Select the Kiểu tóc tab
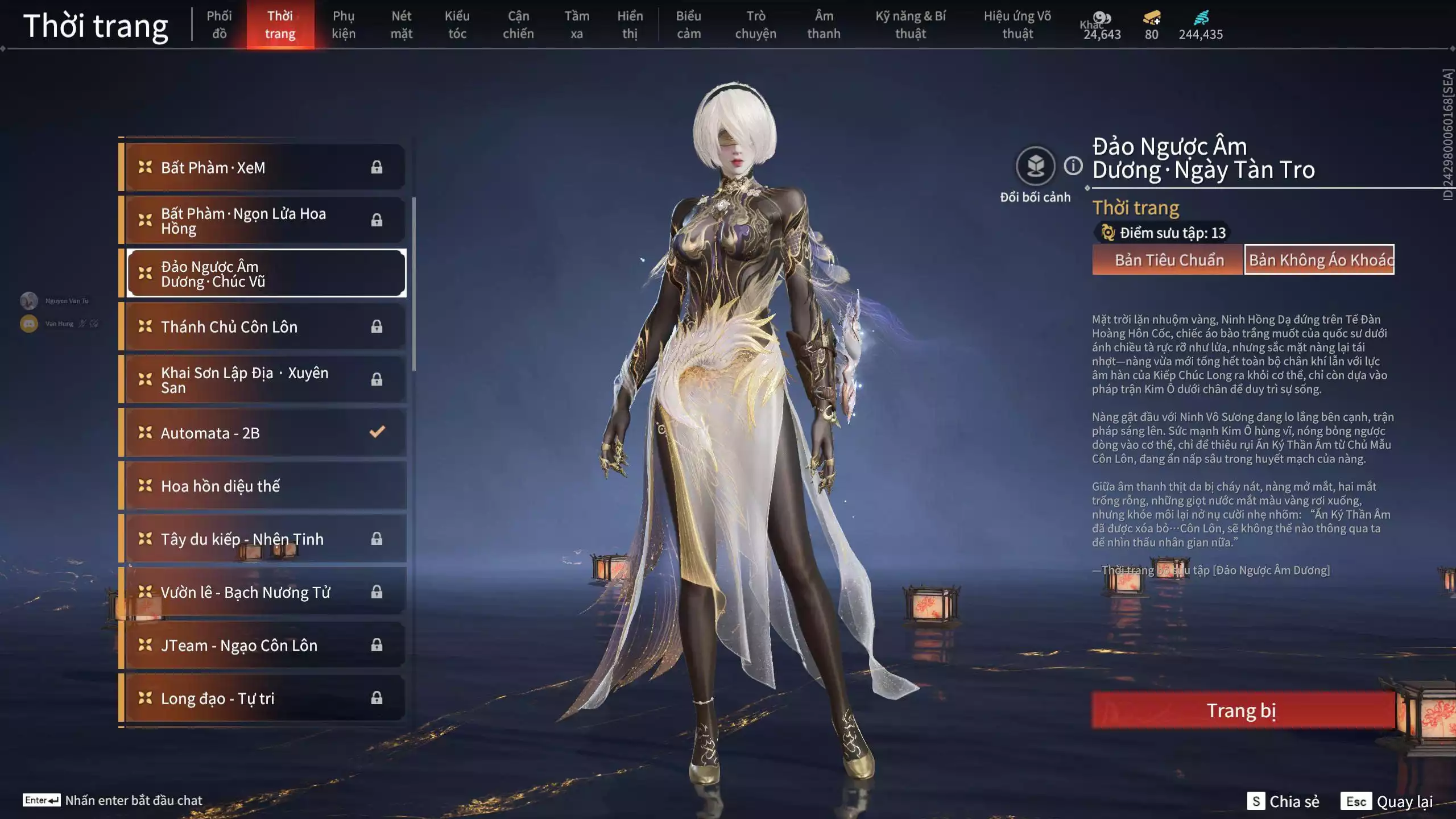Viewport: 1456px width, 819px height. pyautogui.click(x=457, y=25)
